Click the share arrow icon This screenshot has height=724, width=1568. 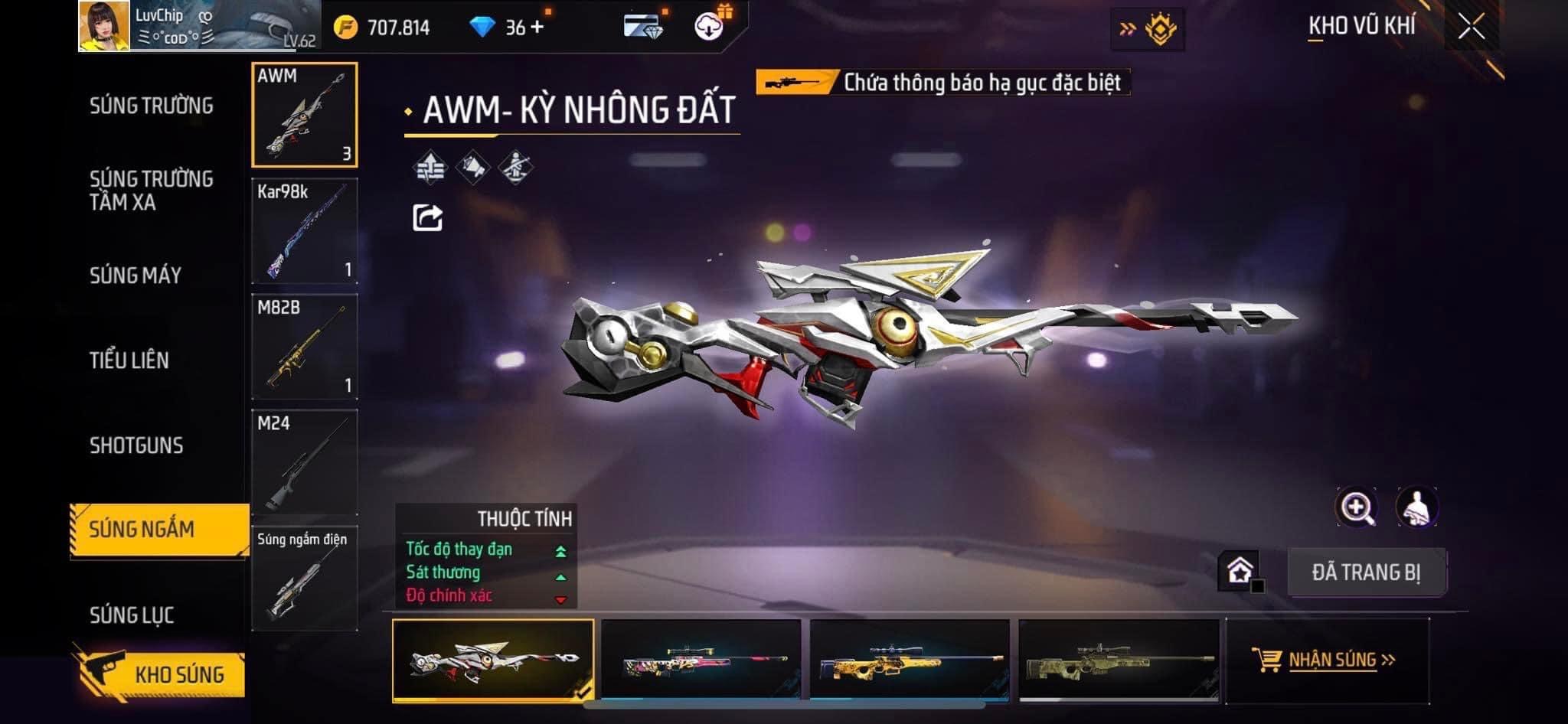[427, 218]
